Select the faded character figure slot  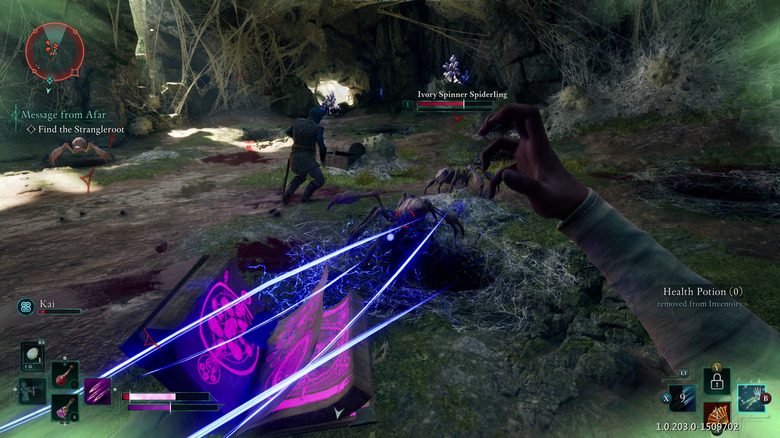click(x=31, y=391)
